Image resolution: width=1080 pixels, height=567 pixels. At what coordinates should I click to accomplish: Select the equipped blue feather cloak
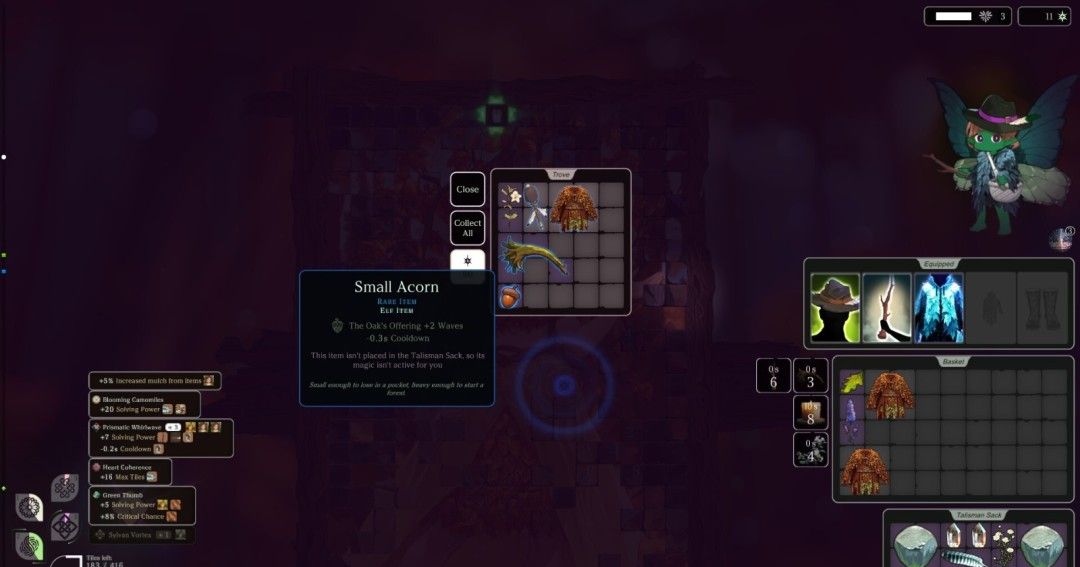(x=938, y=307)
